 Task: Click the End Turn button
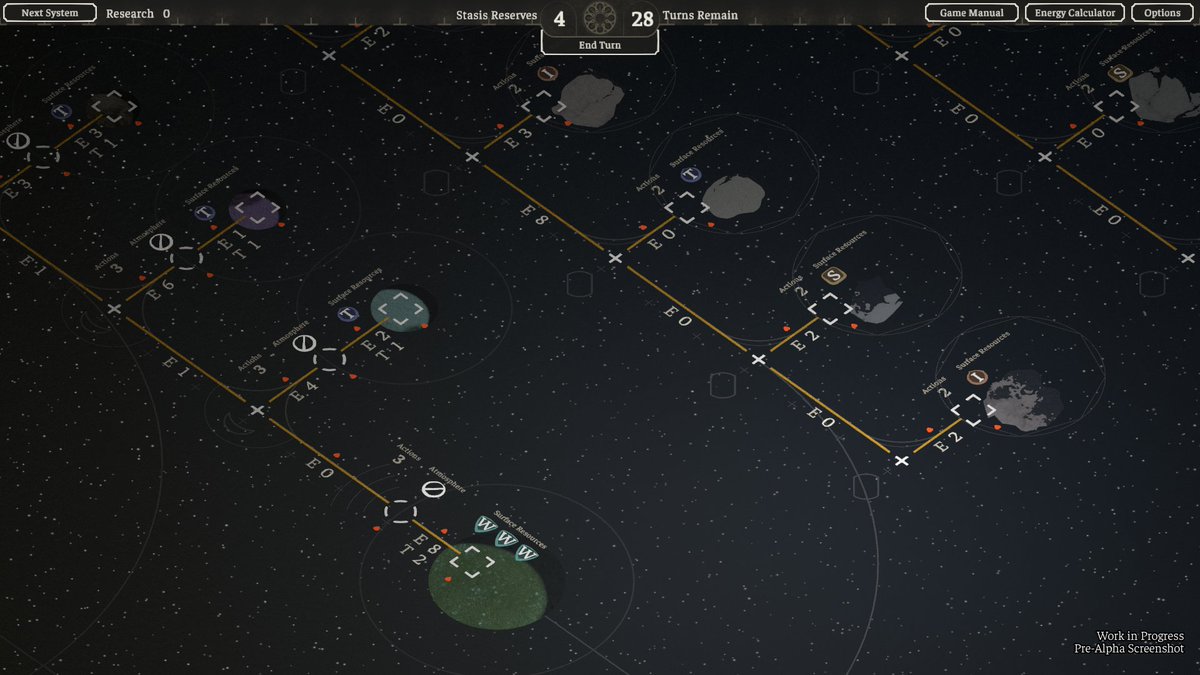click(x=600, y=45)
